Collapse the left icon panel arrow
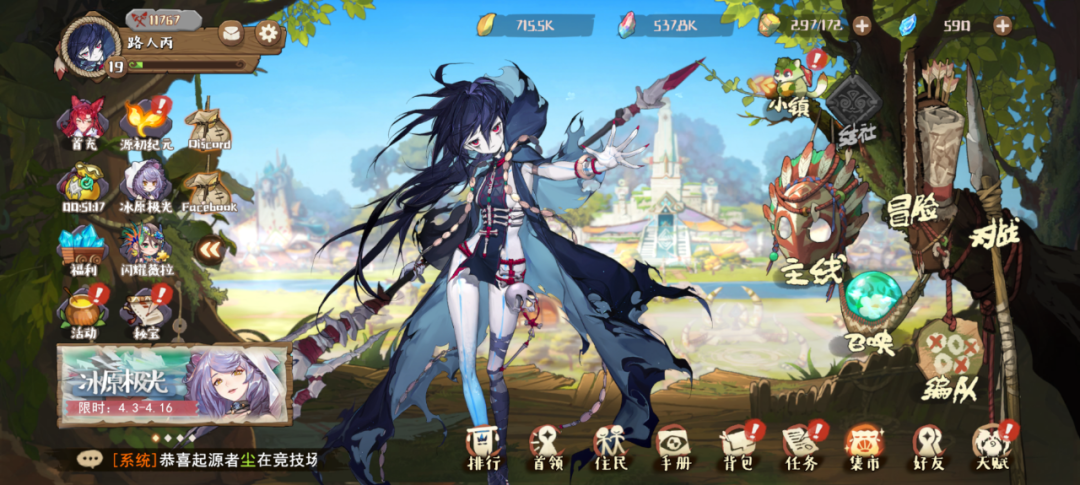This screenshot has width=1080, height=485. (209, 250)
